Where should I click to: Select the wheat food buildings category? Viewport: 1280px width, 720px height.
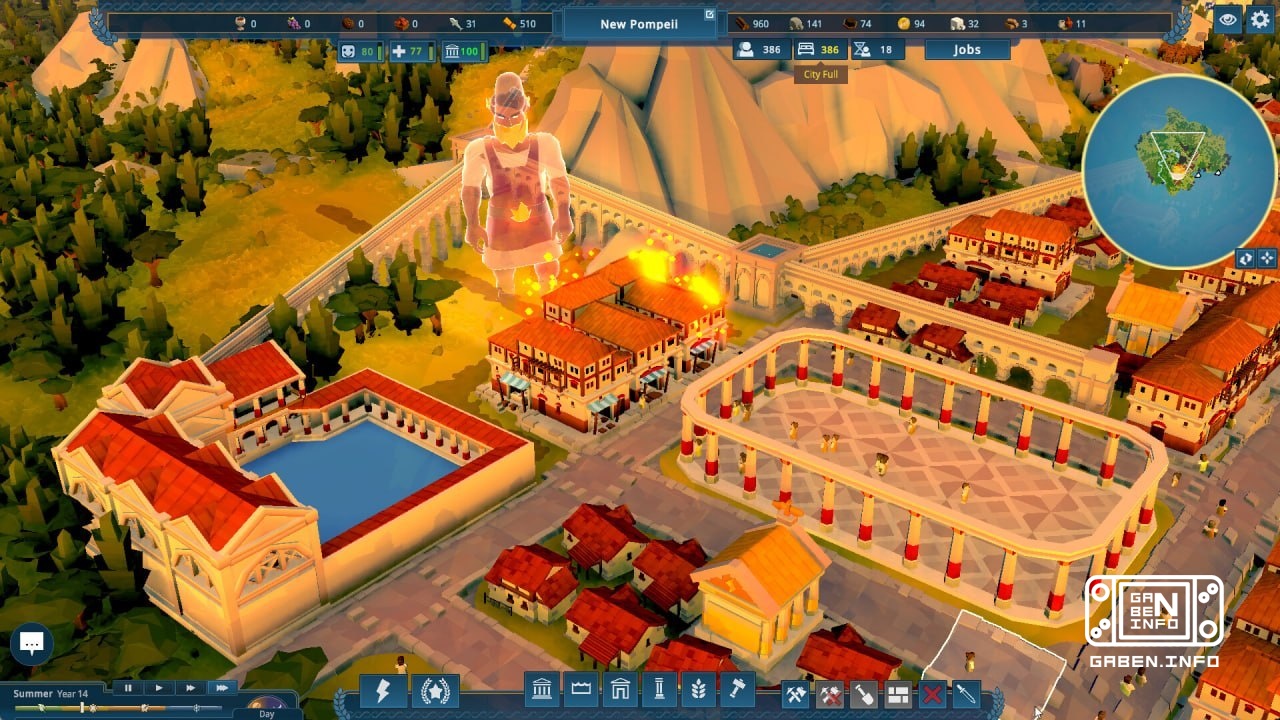(x=698, y=692)
